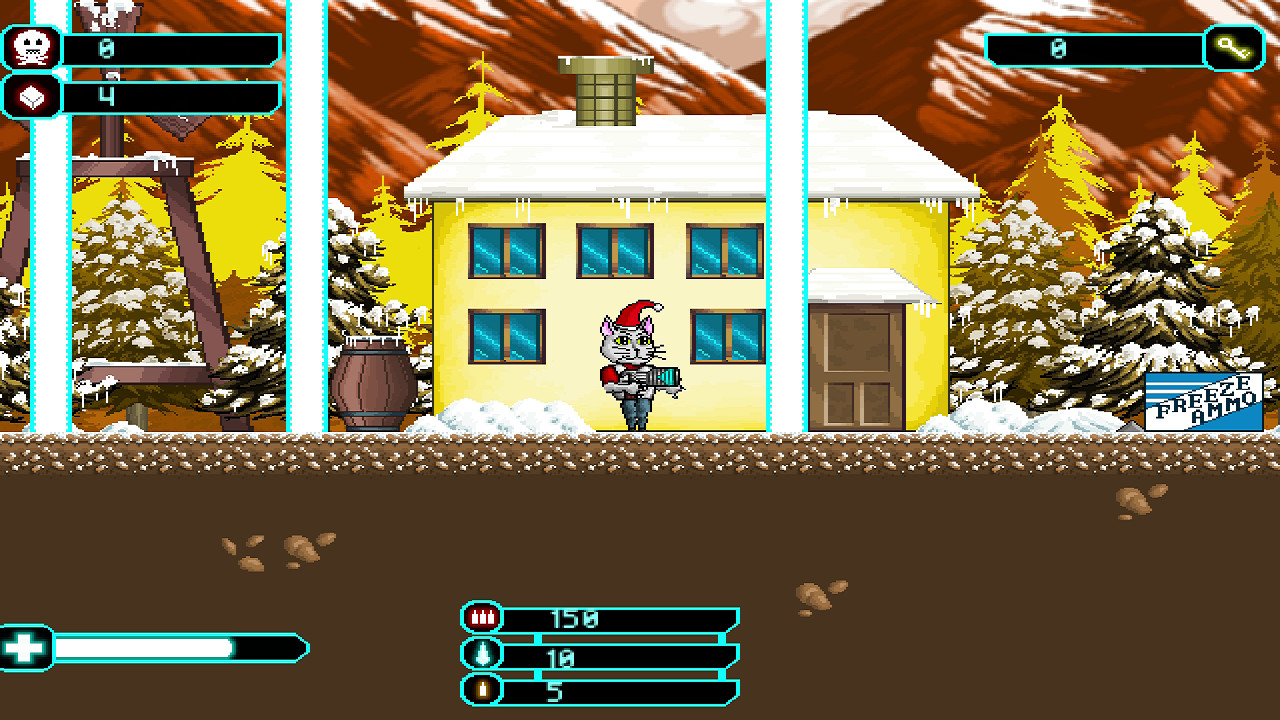Click the skull kill counter icon

(x=33, y=44)
